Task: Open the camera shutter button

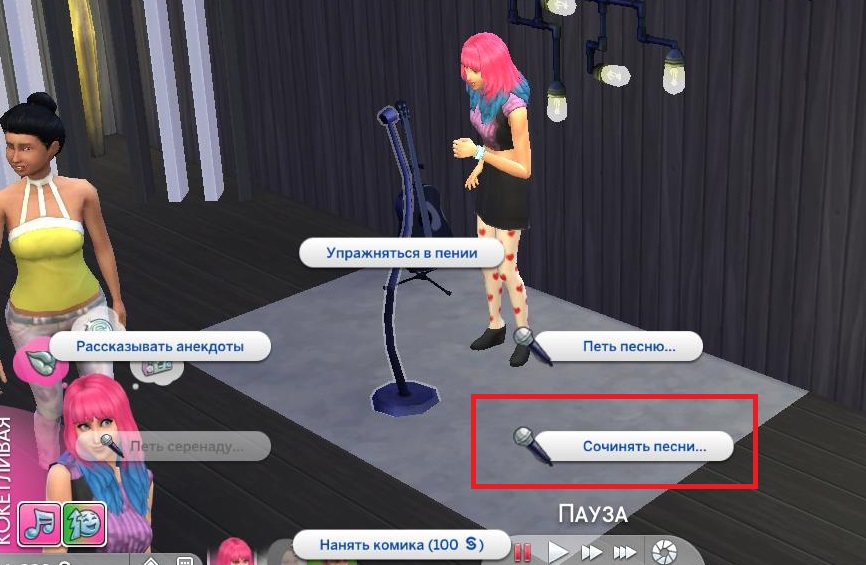Action: (662, 551)
